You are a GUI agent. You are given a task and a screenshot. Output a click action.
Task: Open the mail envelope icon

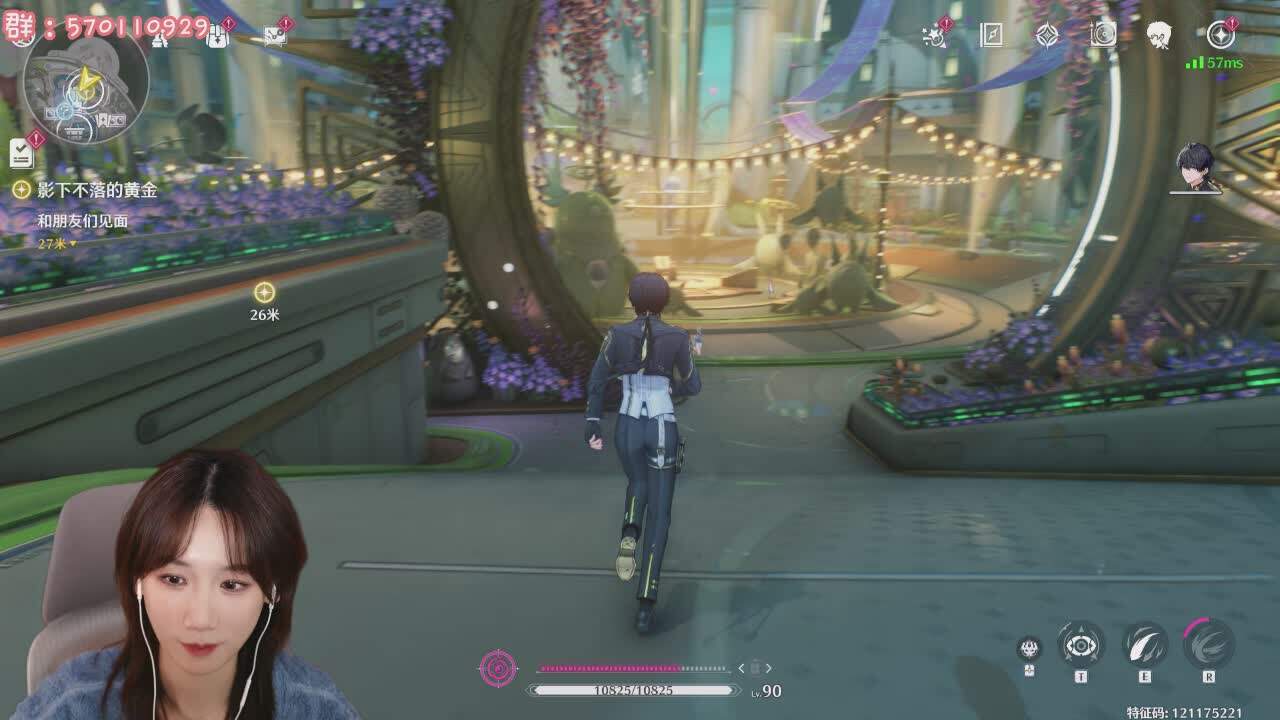click(x=275, y=35)
